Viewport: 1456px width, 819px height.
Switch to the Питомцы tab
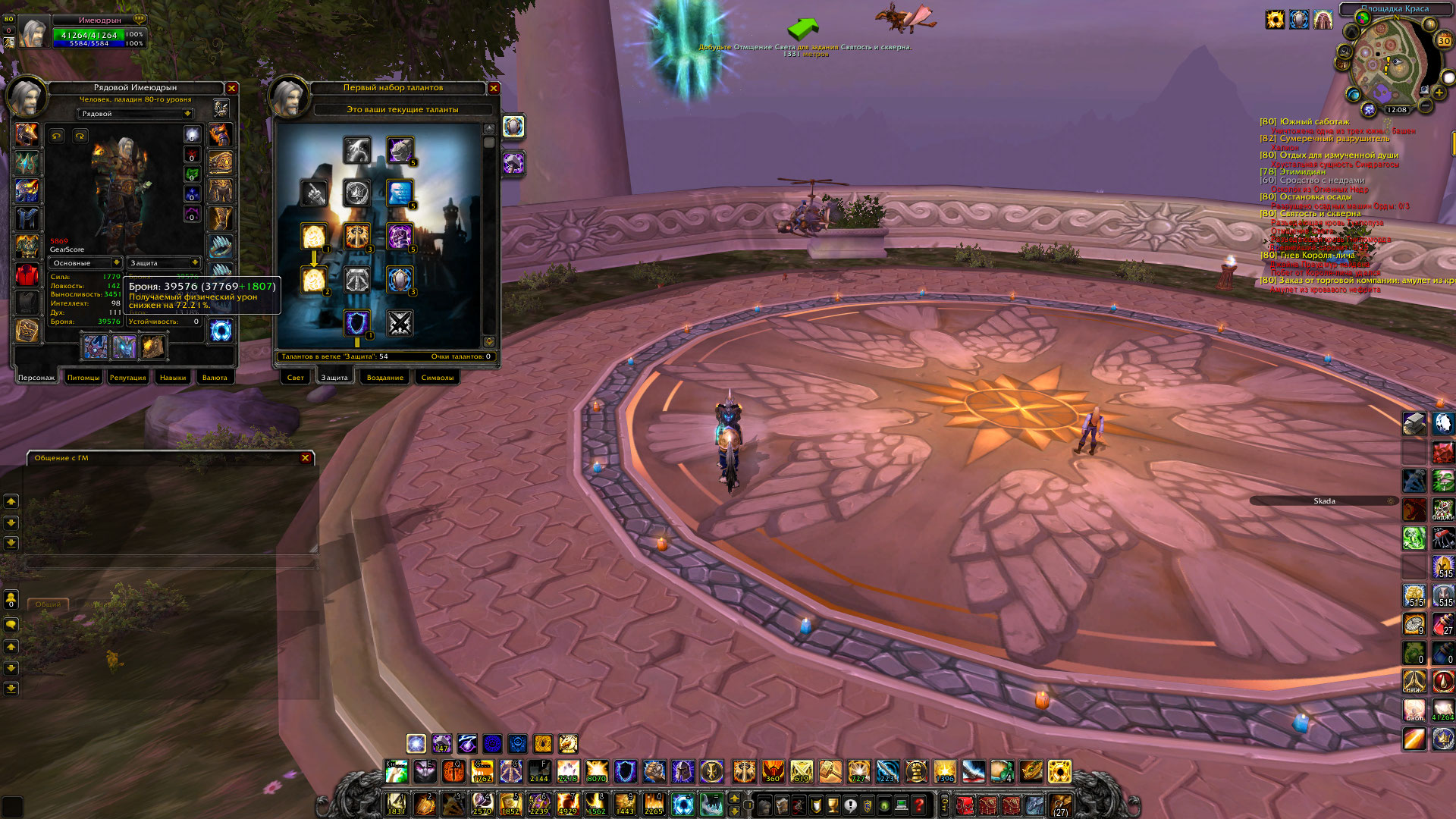pos(83,378)
